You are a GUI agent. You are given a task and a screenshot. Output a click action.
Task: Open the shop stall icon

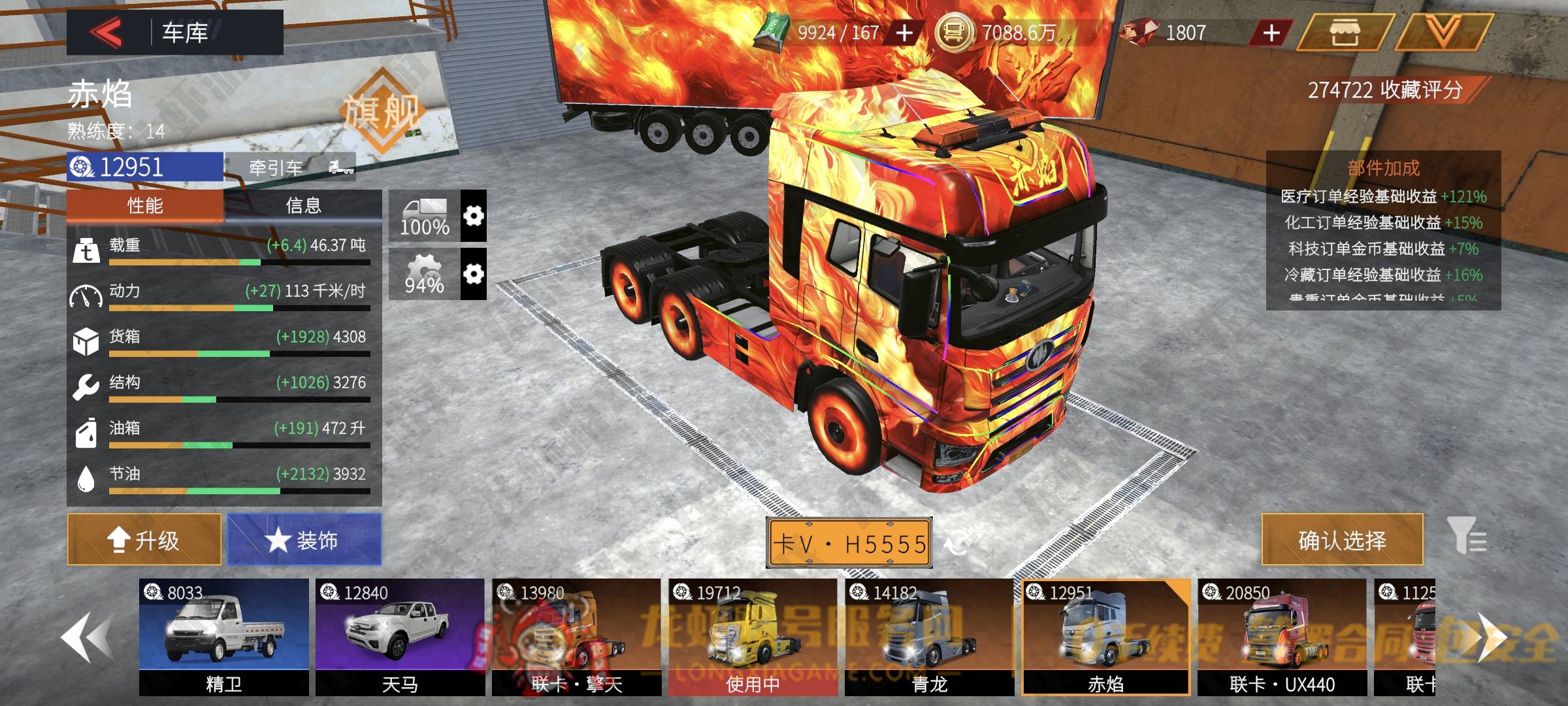point(1345,33)
